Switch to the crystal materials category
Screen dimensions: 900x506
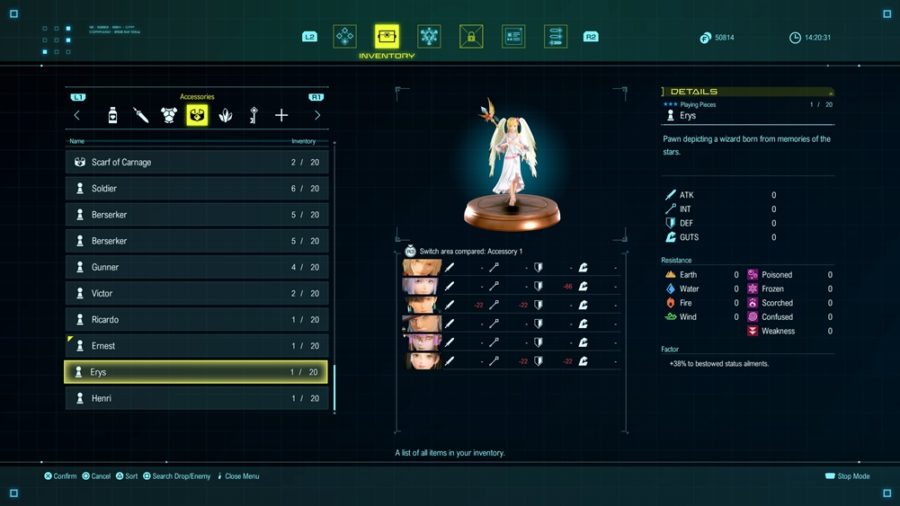click(x=225, y=115)
